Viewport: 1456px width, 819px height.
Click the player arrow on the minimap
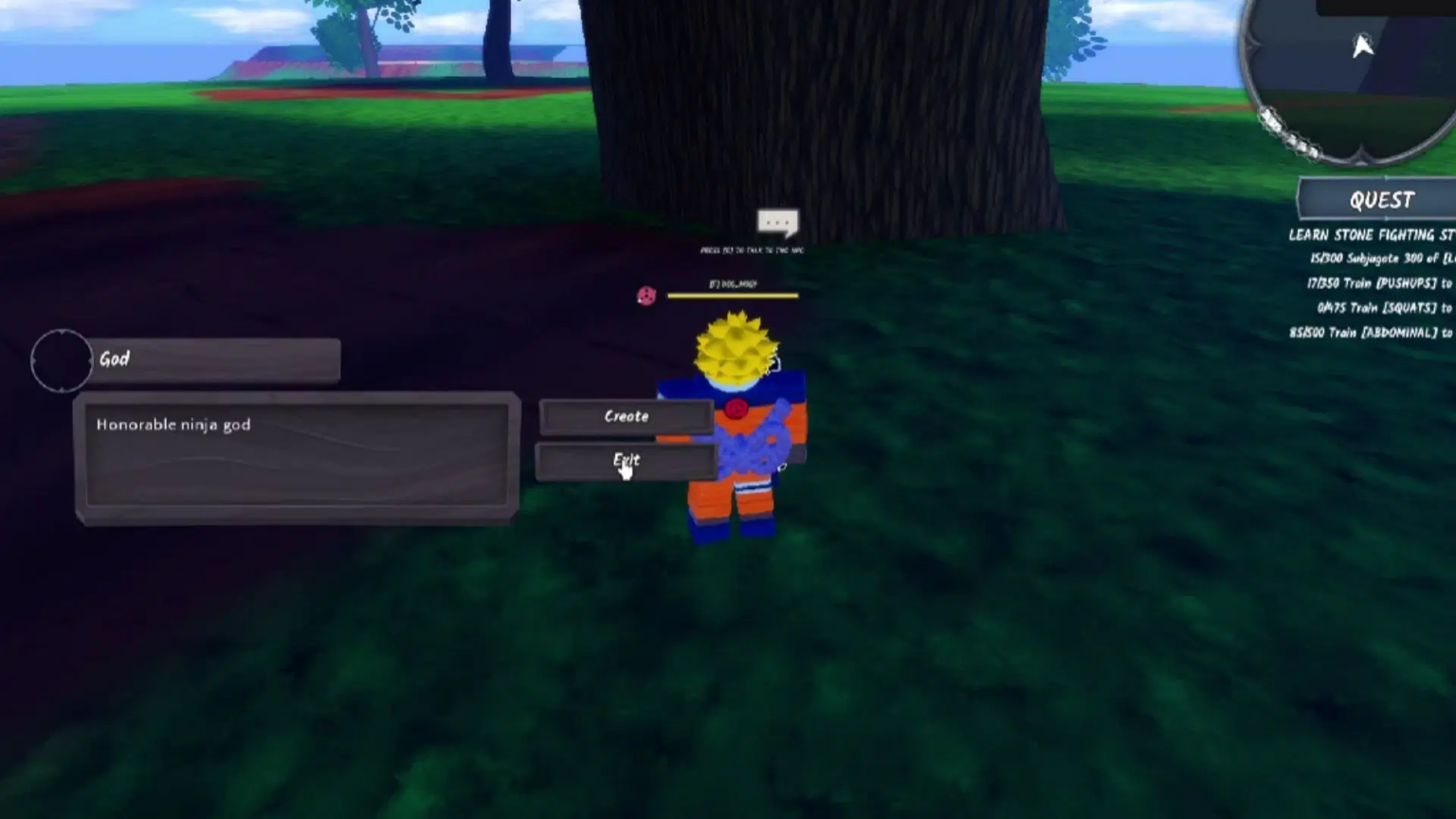point(1363,46)
